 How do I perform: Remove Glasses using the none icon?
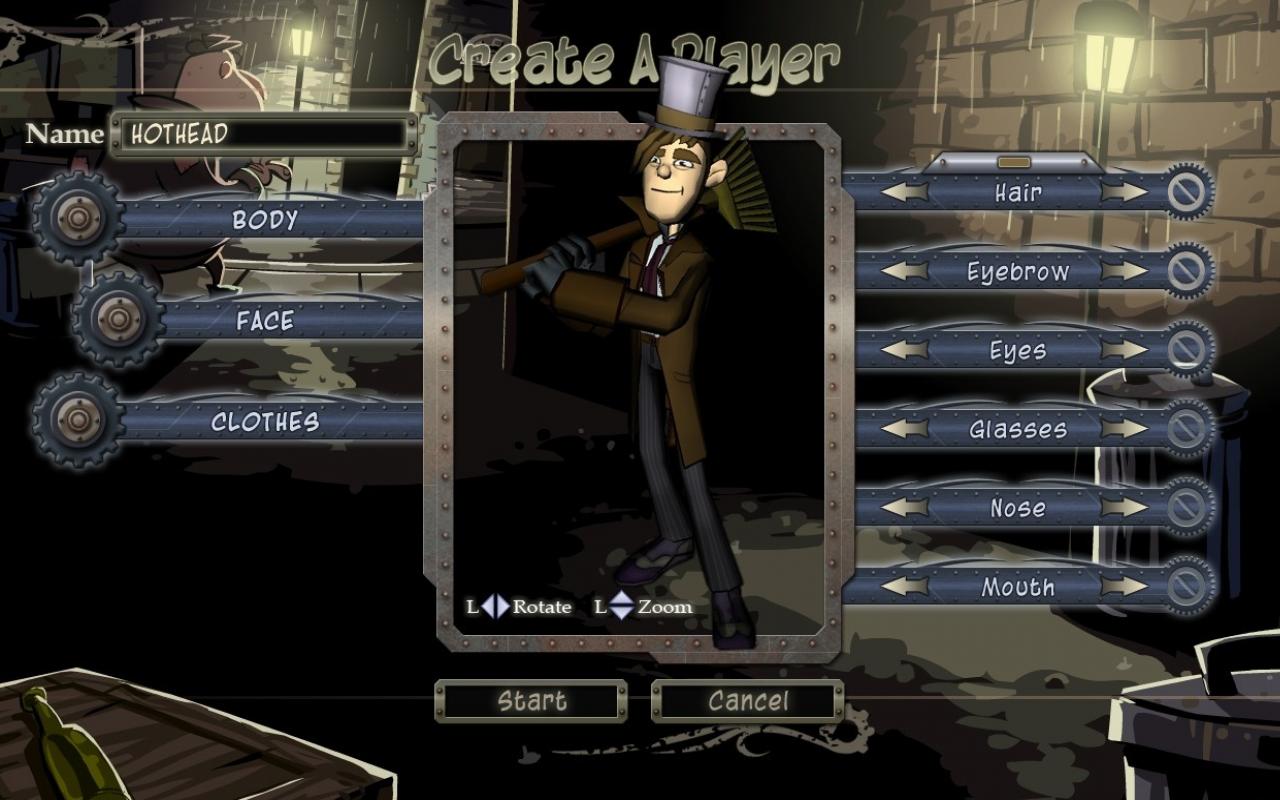pyautogui.click(x=1186, y=429)
